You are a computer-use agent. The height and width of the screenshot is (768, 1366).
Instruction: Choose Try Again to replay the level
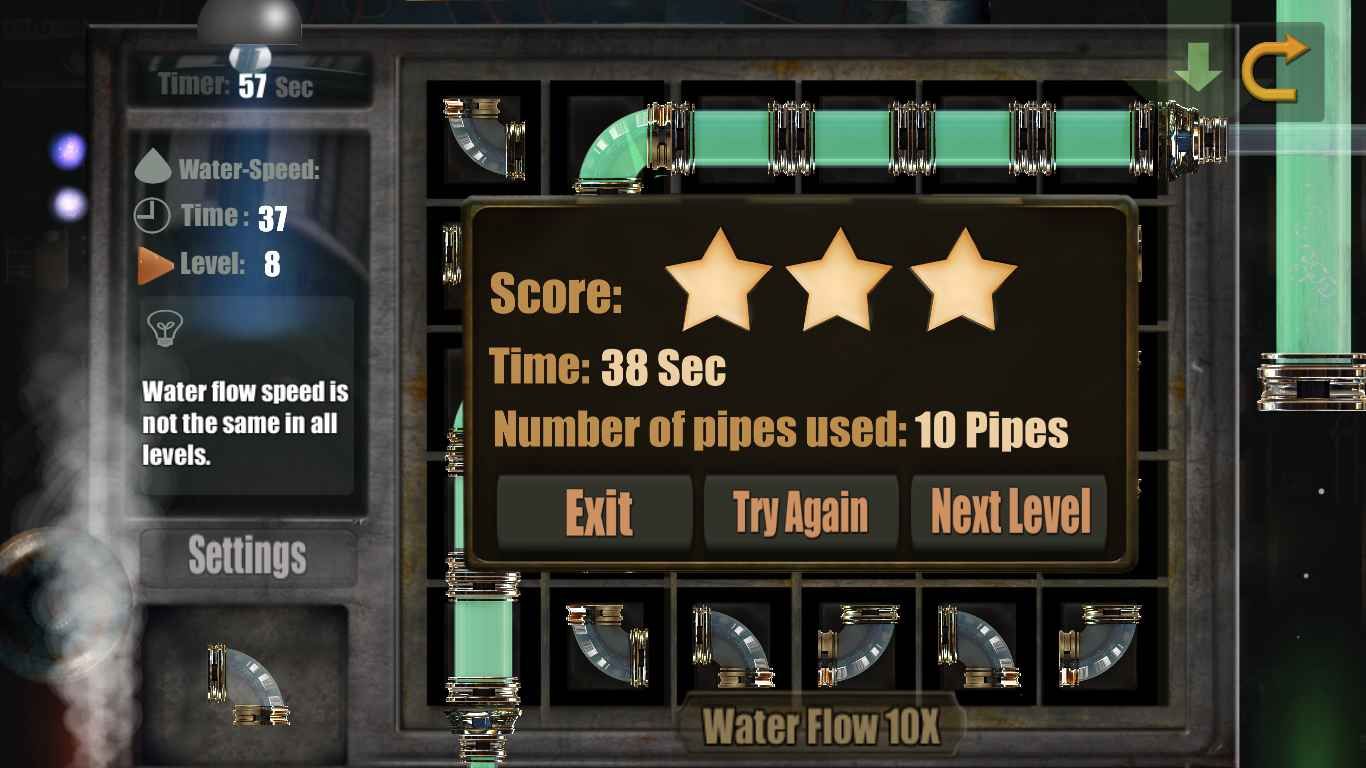(x=801, y=513)
